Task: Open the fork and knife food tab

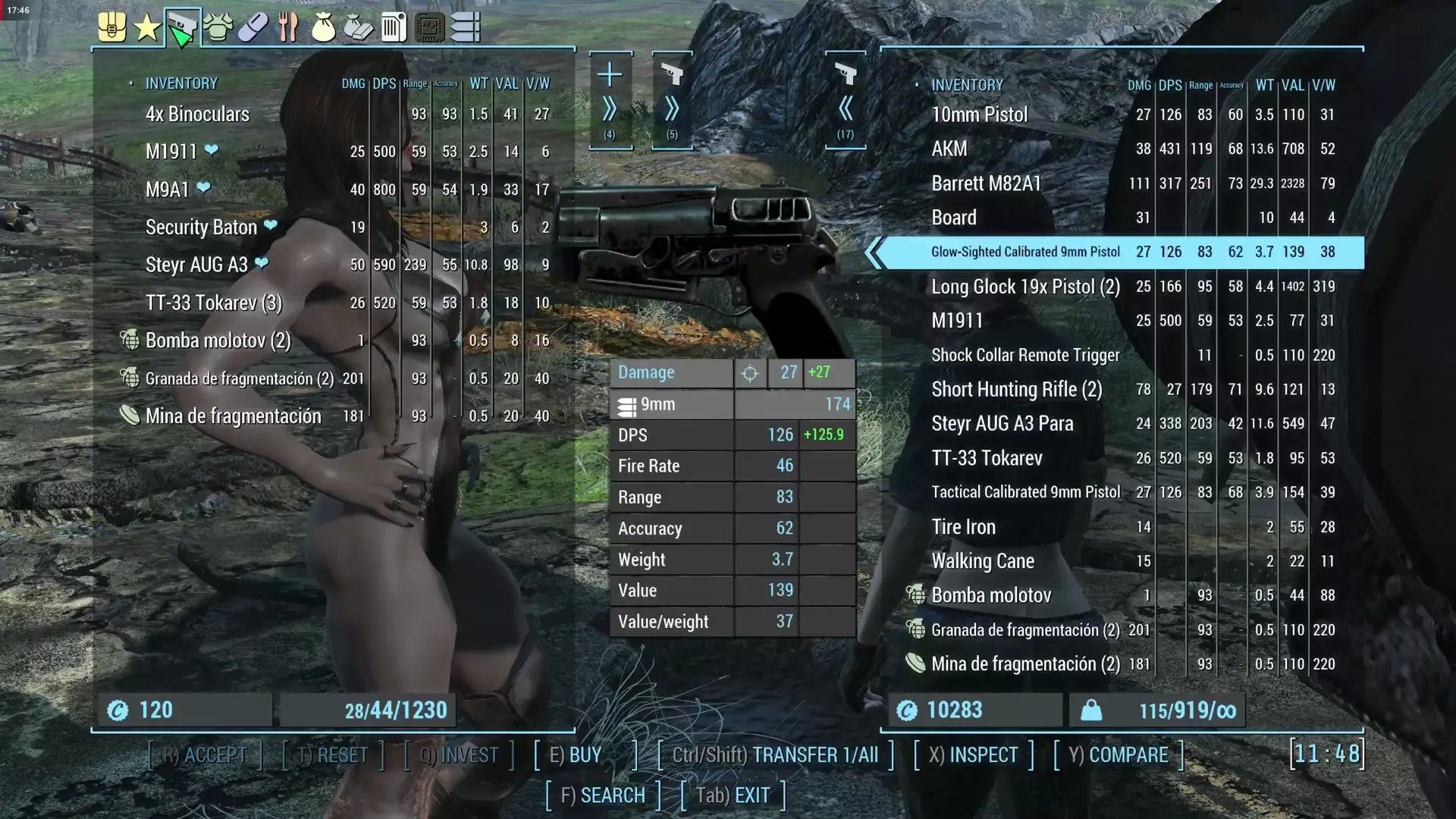Action: pos(288,29)
